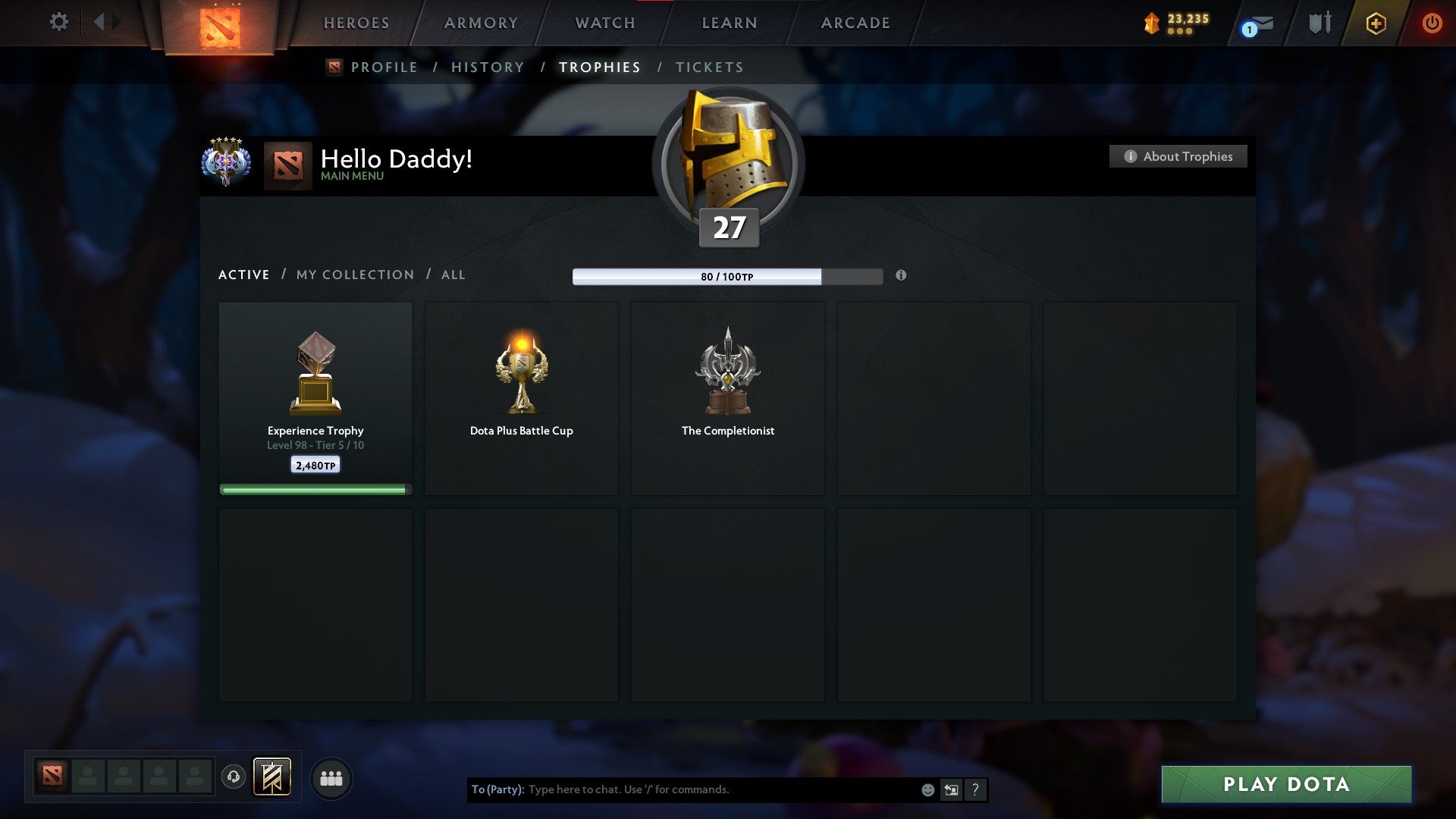
Task: Click the 80/100TP progress bar
Action: point(727,278)
